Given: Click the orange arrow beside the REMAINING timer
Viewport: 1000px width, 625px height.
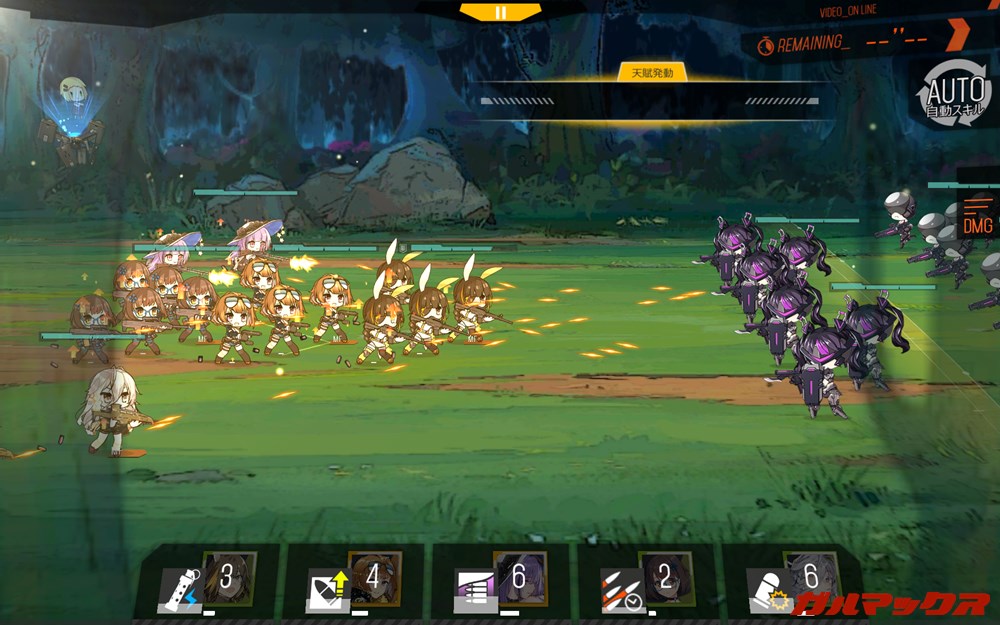Looking at the screenshot, I should [x=957, y=35].
